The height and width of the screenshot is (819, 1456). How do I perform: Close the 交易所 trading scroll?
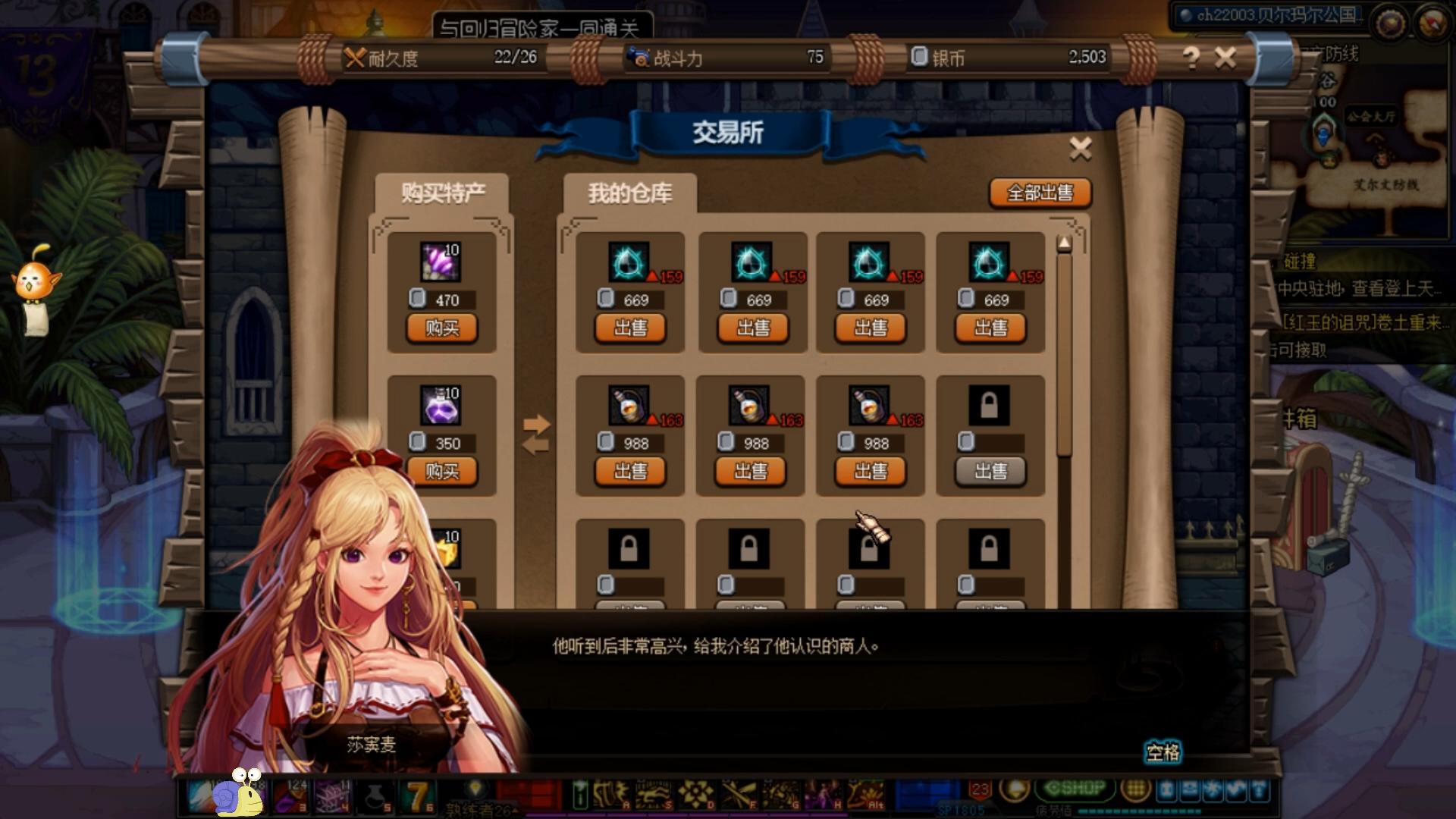1080,149
